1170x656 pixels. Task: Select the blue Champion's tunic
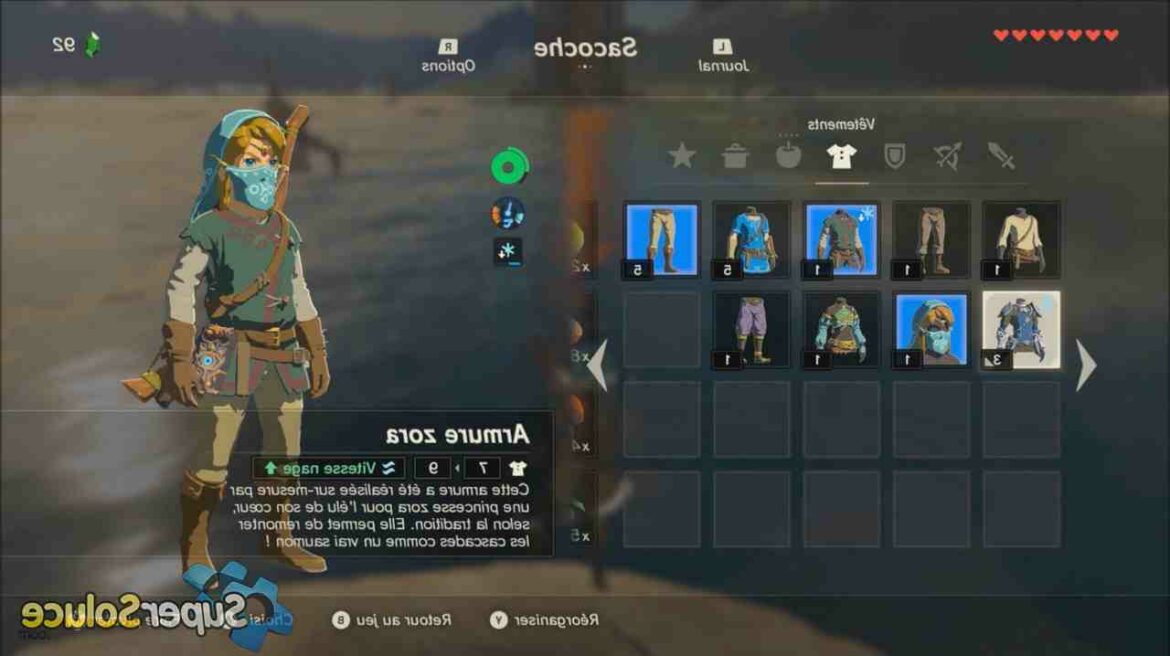coord(751,240)
